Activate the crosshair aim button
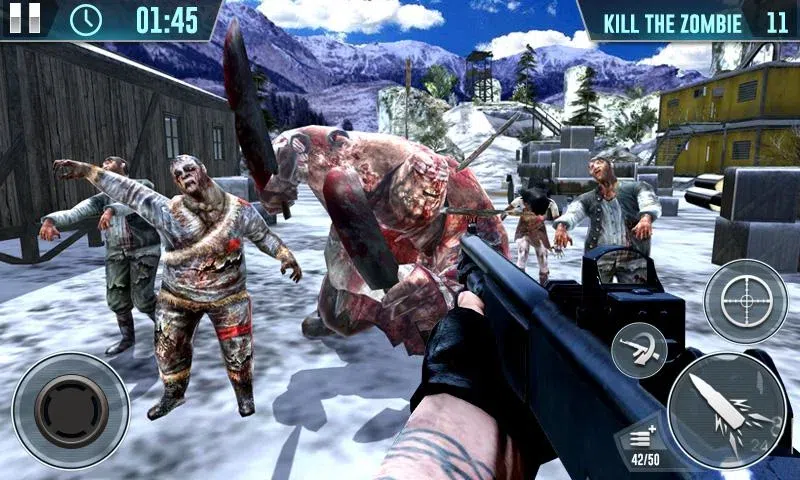 tap(745, 300)
